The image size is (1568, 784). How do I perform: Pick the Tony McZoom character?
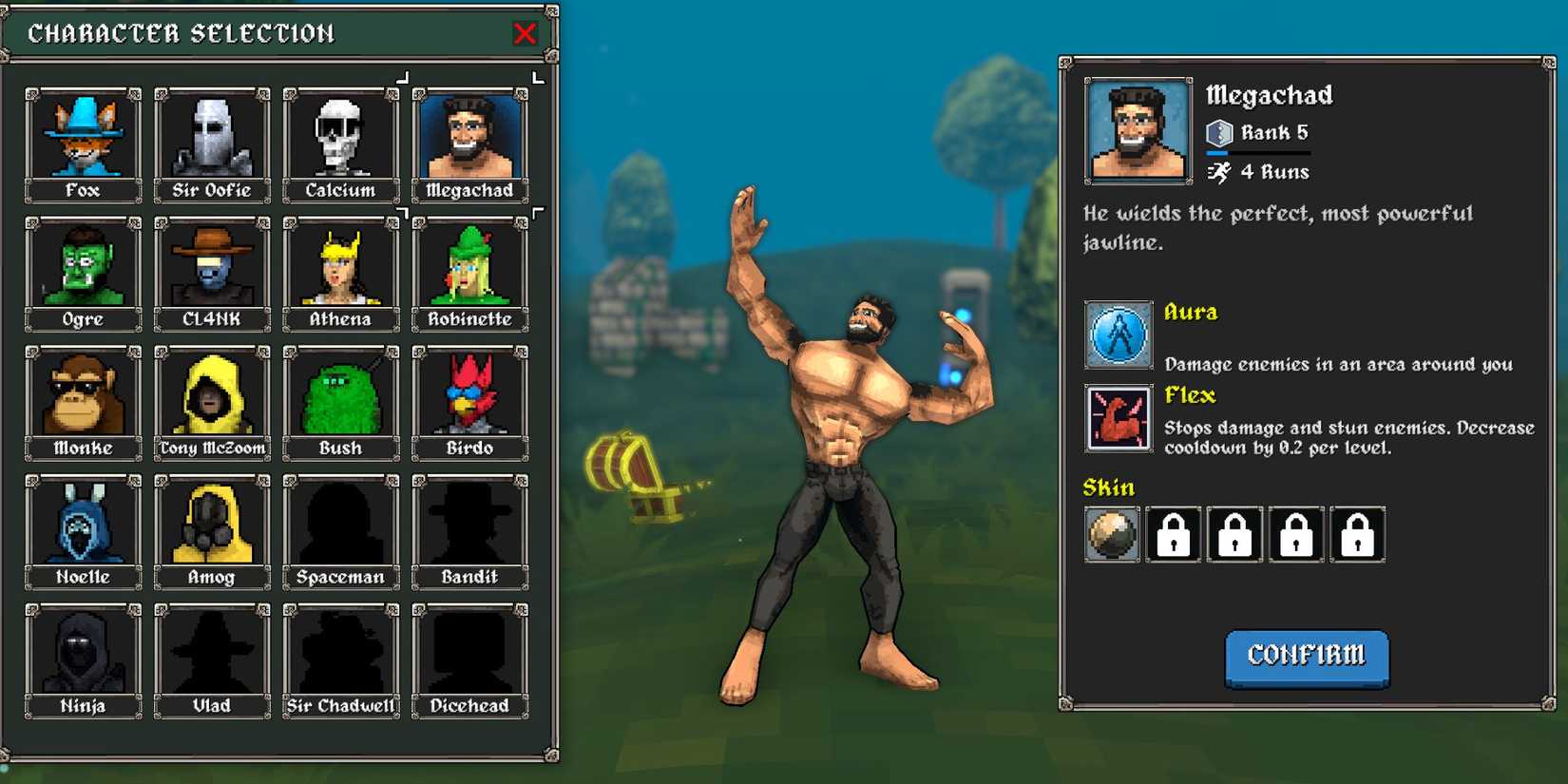pyautogui.click(x=212, y=396)
